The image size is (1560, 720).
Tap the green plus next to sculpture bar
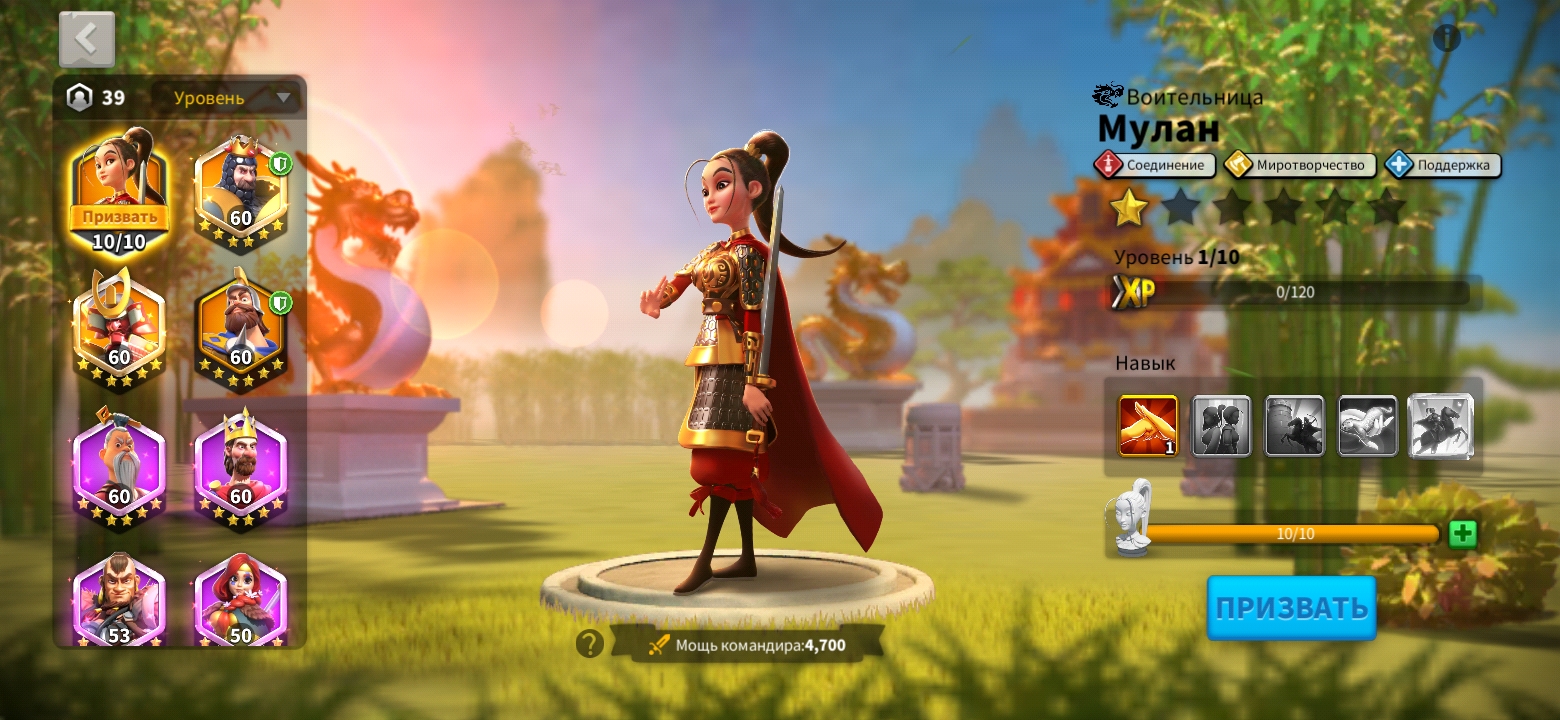tap(1462, 533)
